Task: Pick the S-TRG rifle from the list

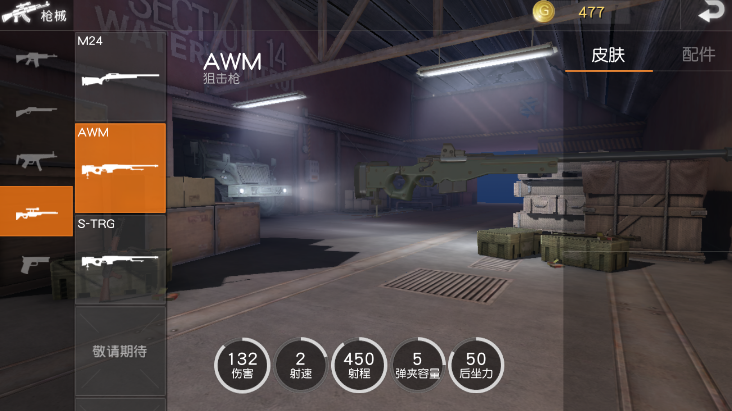Action: pyautogui.click(x=120, y=258)
